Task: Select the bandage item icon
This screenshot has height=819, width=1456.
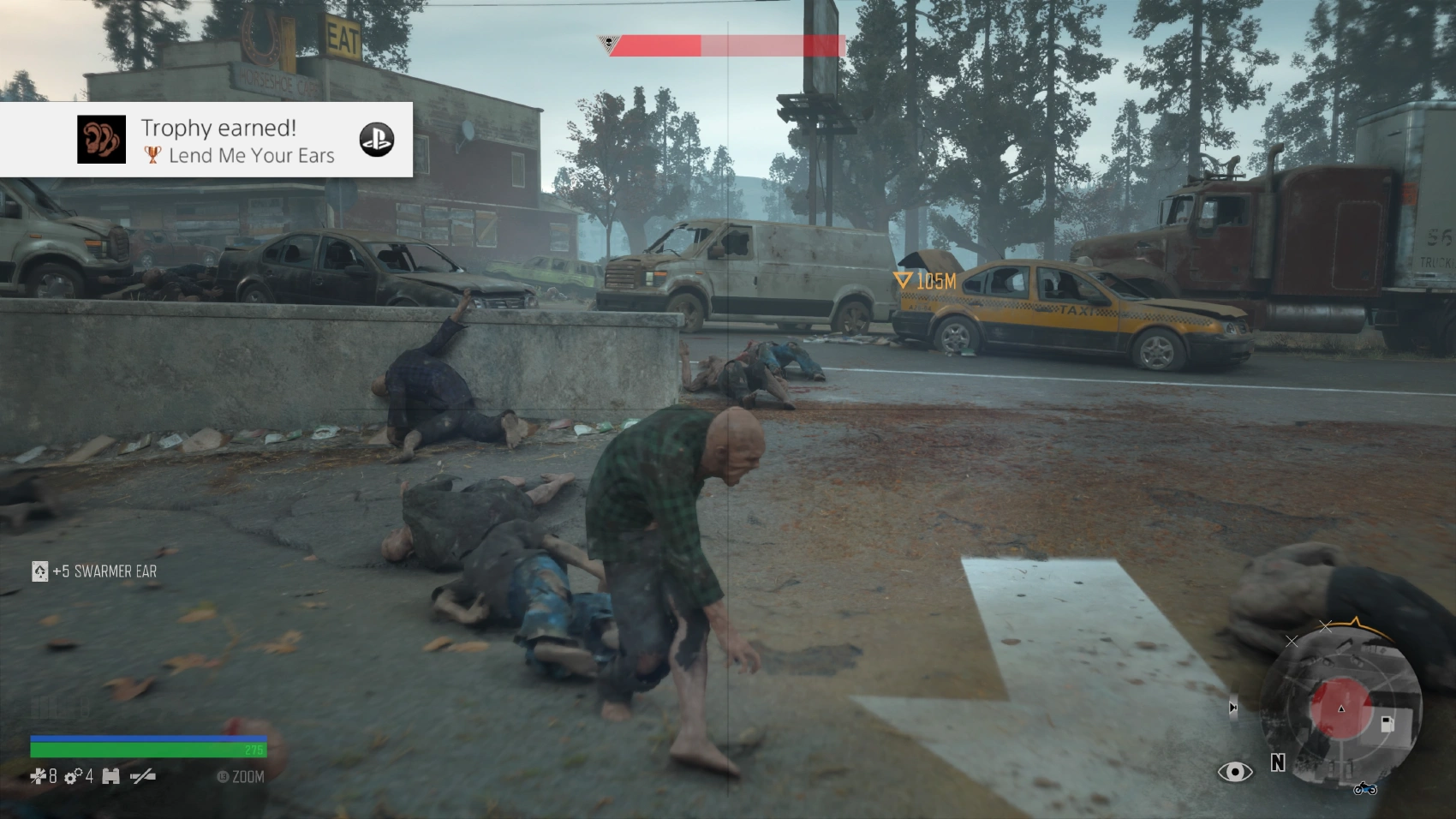Action: 38,776
